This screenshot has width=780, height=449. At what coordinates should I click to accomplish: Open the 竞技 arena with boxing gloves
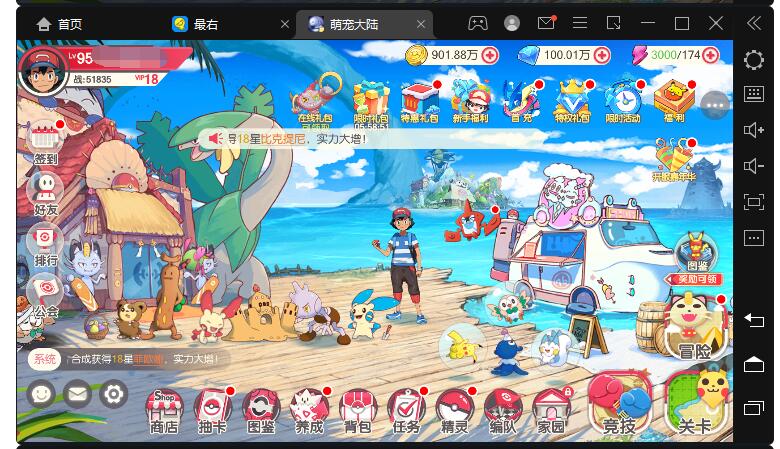tap(619, 406)
